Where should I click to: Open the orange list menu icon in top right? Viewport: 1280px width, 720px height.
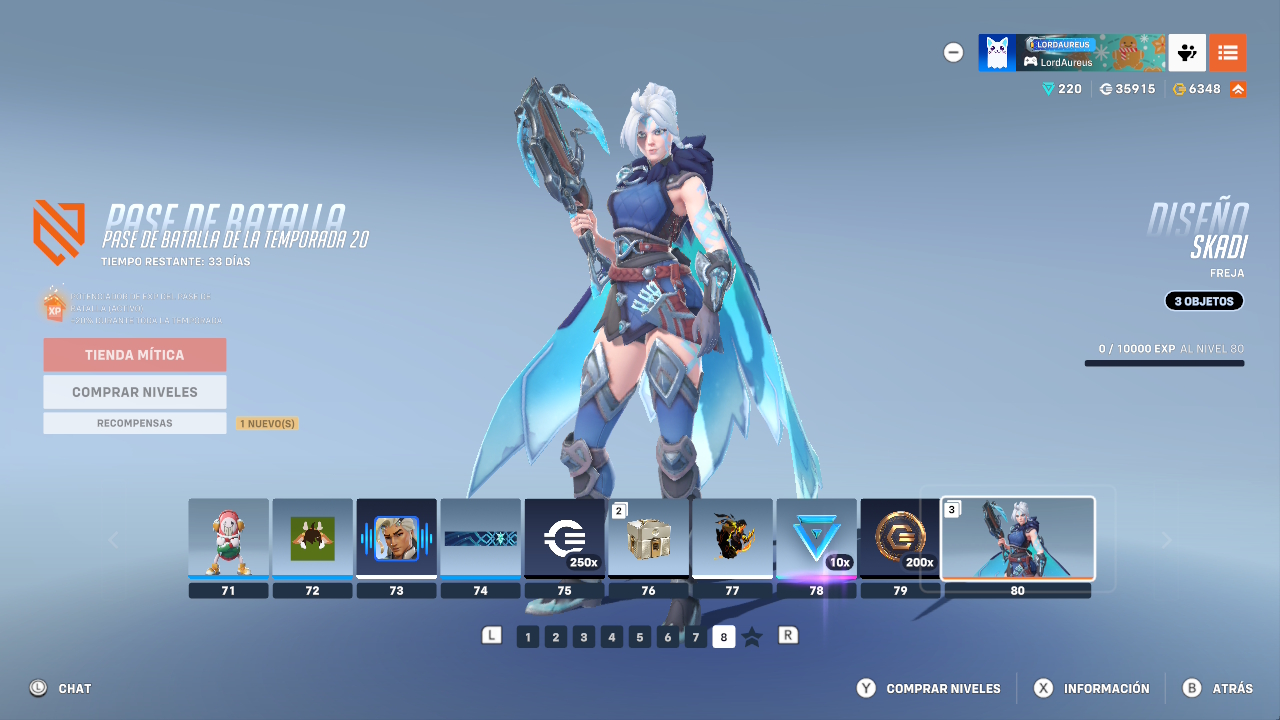[1228, 52]
